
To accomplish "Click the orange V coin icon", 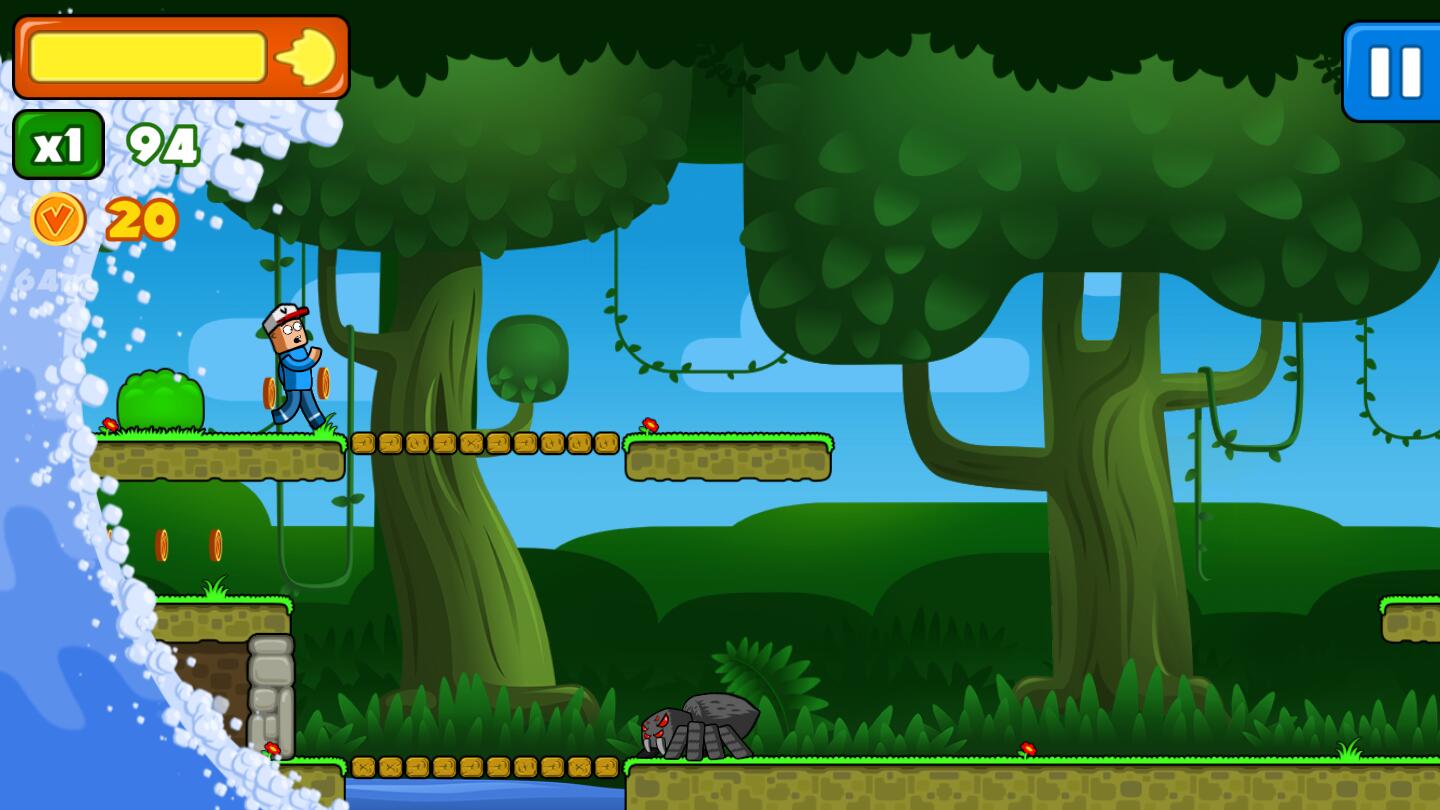I will tap(57, 218).
